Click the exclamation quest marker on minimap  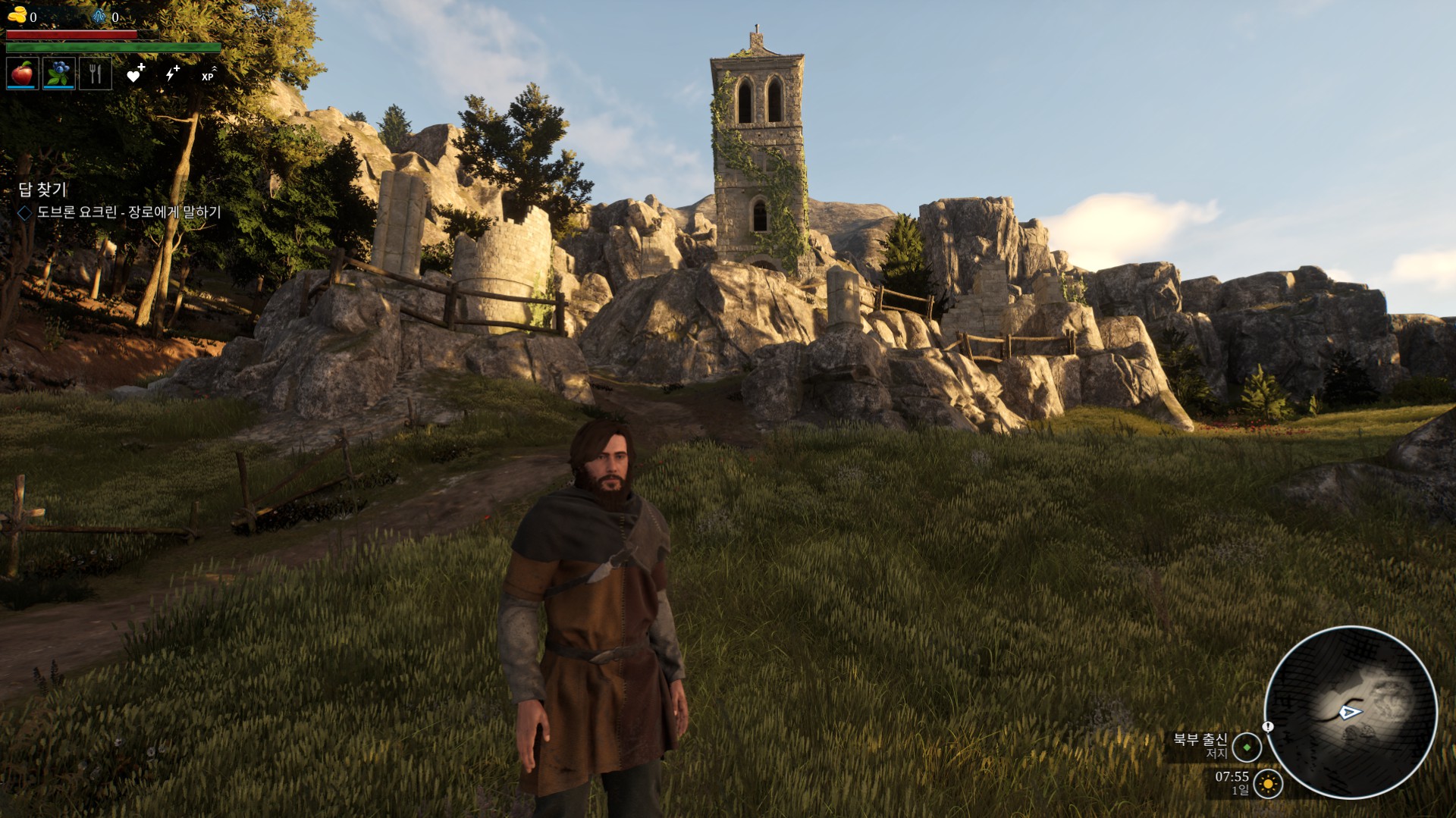click(1268, 726)
